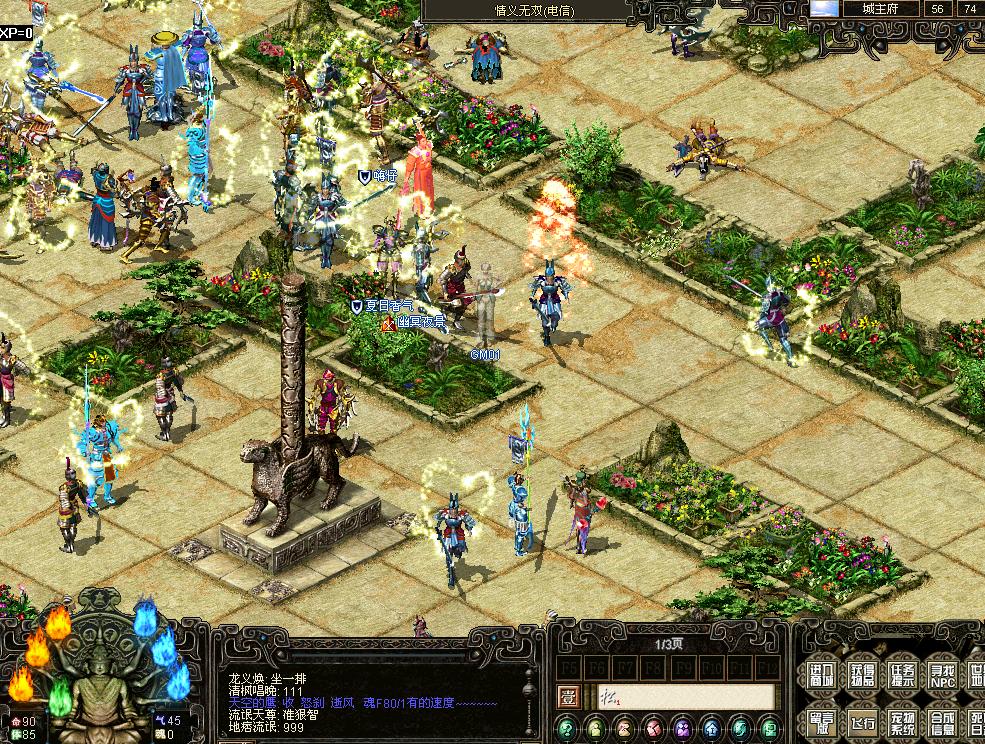Image resolution: width=985 pixels, height=744 pixels.
Task: Open the 宠物系统 pet system
Action: point(901,721)
